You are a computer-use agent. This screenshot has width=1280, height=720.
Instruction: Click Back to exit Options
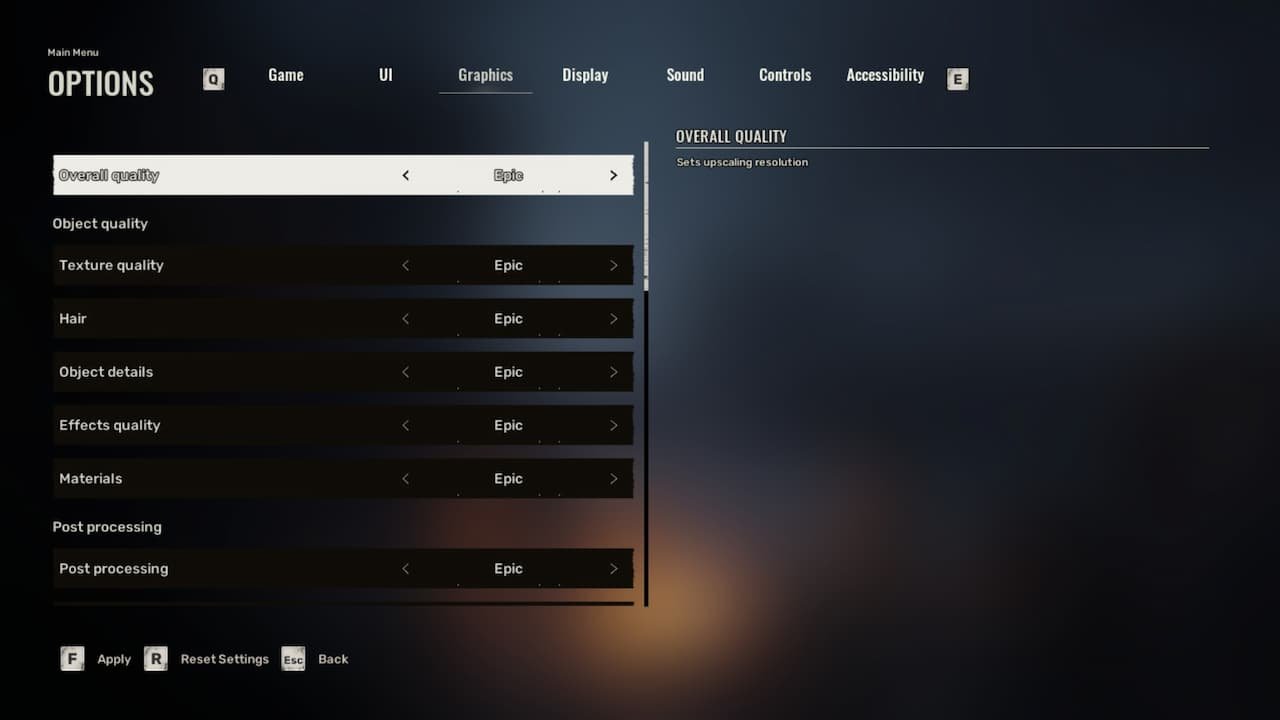pyautogui.click(x=333, y=659)
